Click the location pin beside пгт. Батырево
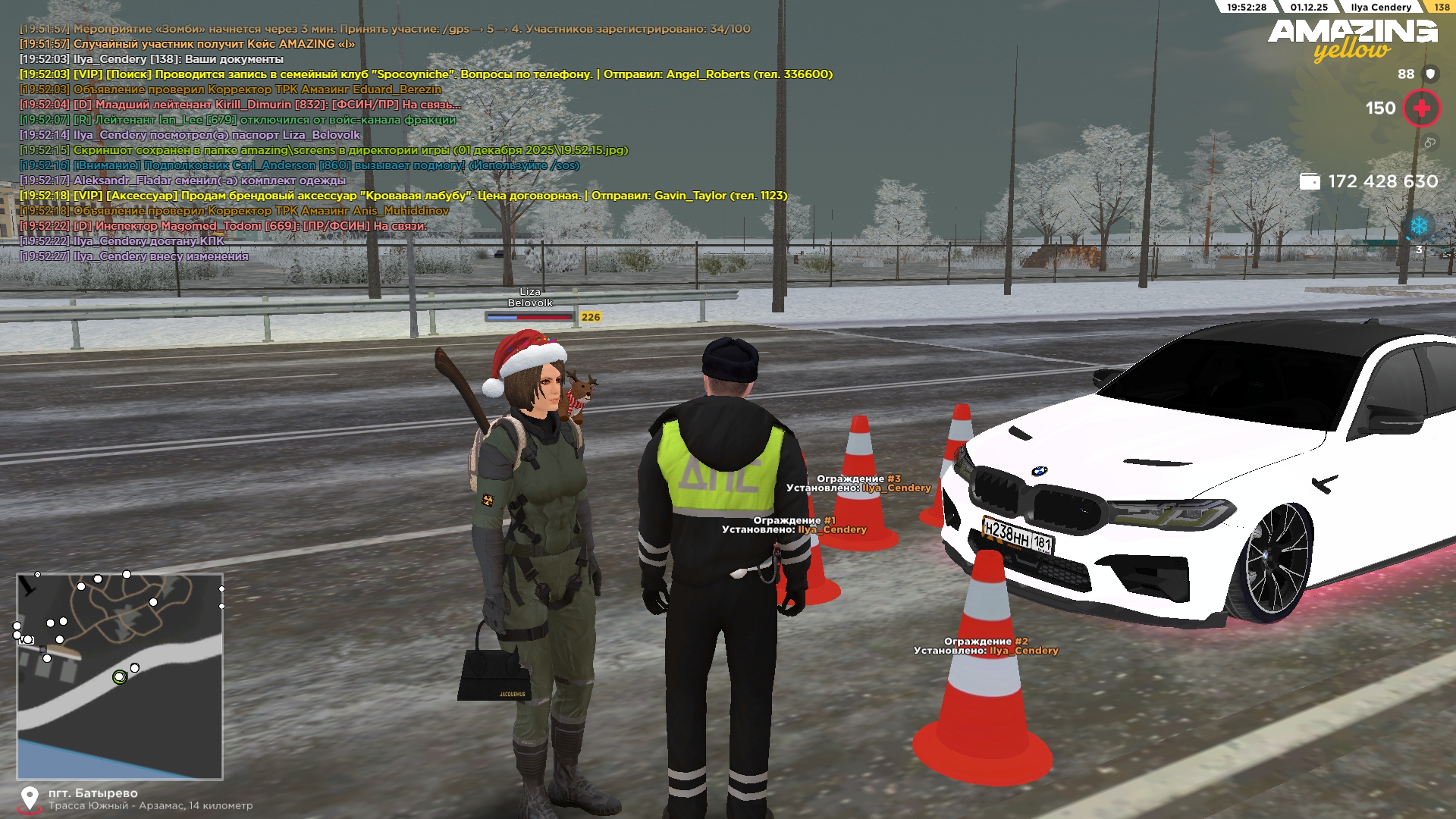The height and width of the screenshot is (819, 1456). 30,798
